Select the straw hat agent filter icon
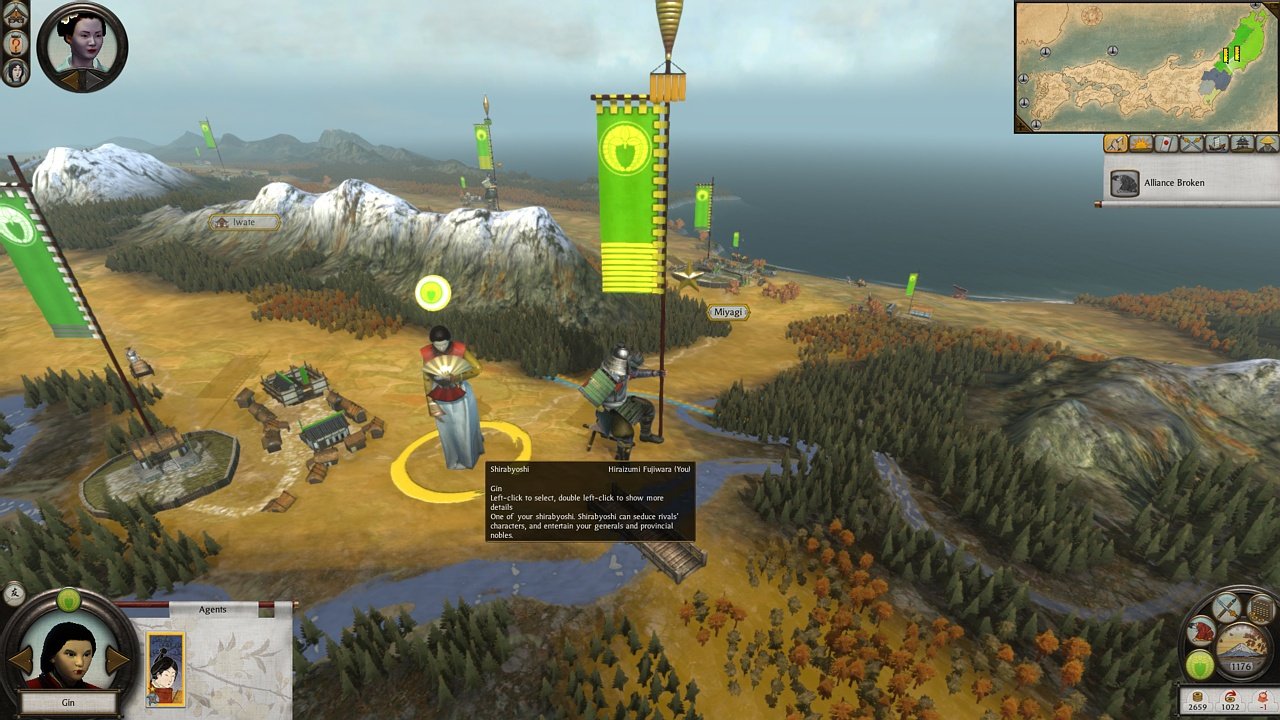Viewport: 1280px width, 720px height. 1267,144
